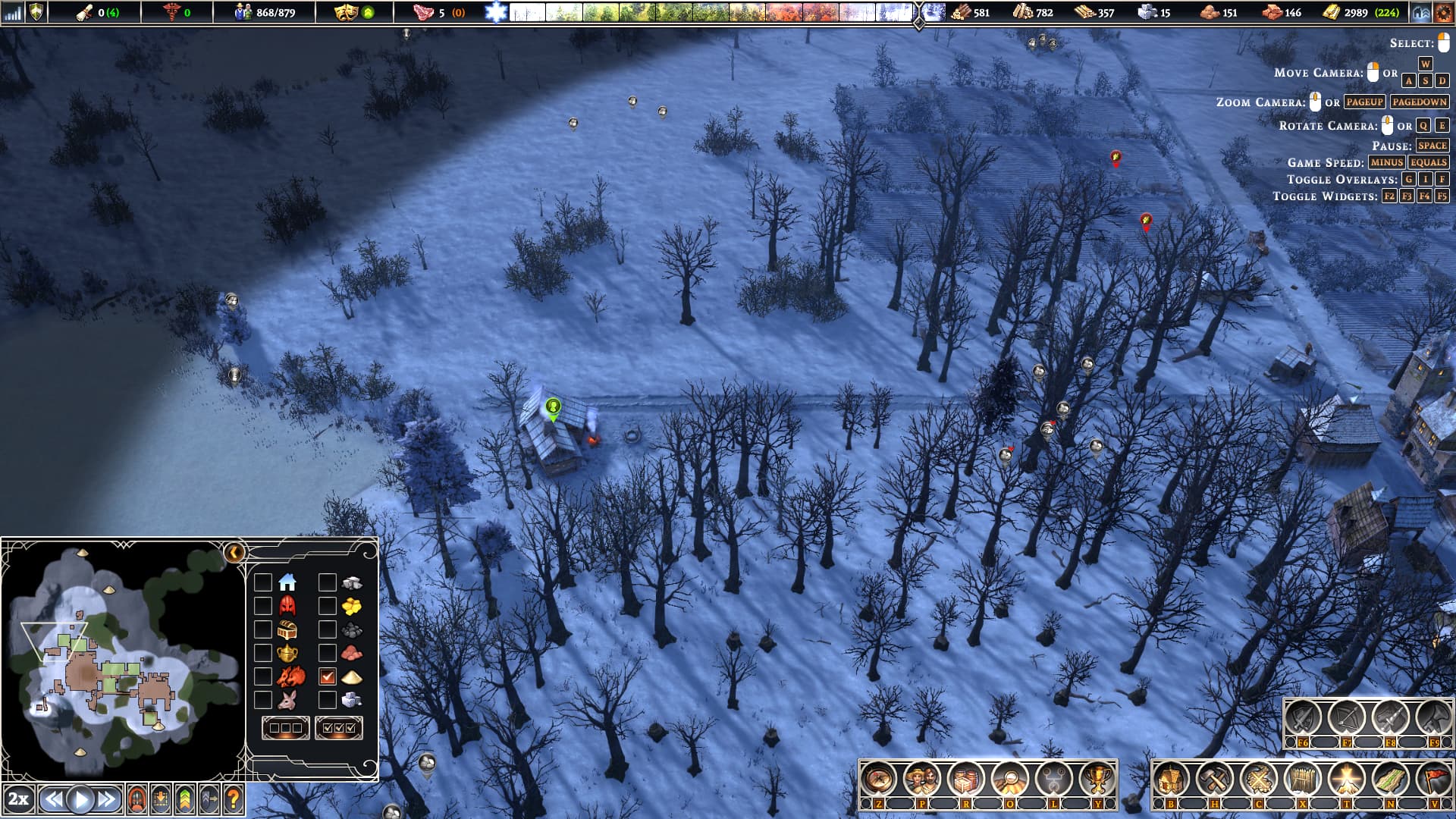
Task: Open the build menu cottage icon
Action: pyautogui.click(x=1171, y=779)
